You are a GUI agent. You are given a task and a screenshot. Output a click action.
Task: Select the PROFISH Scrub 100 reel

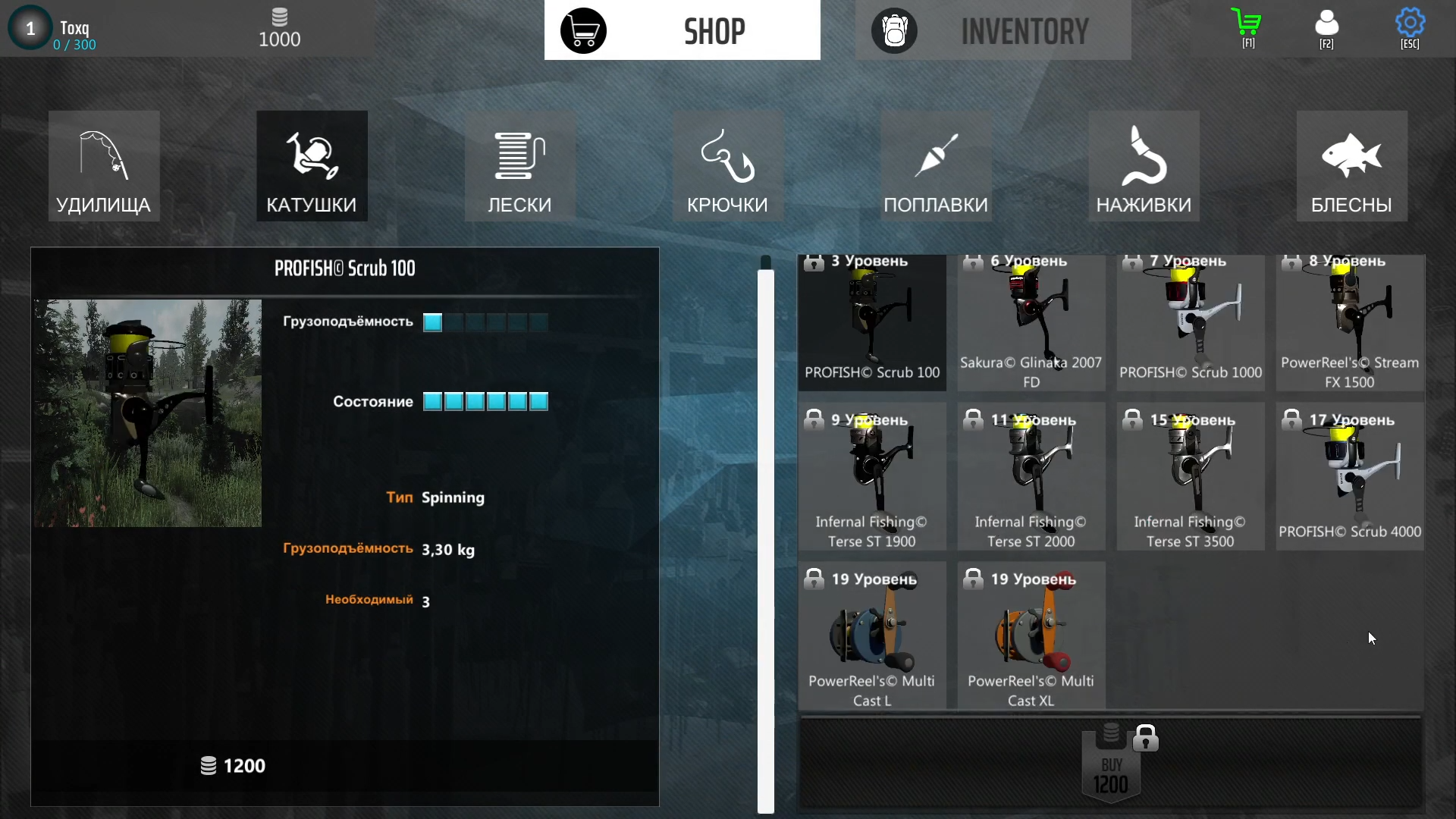872,323
